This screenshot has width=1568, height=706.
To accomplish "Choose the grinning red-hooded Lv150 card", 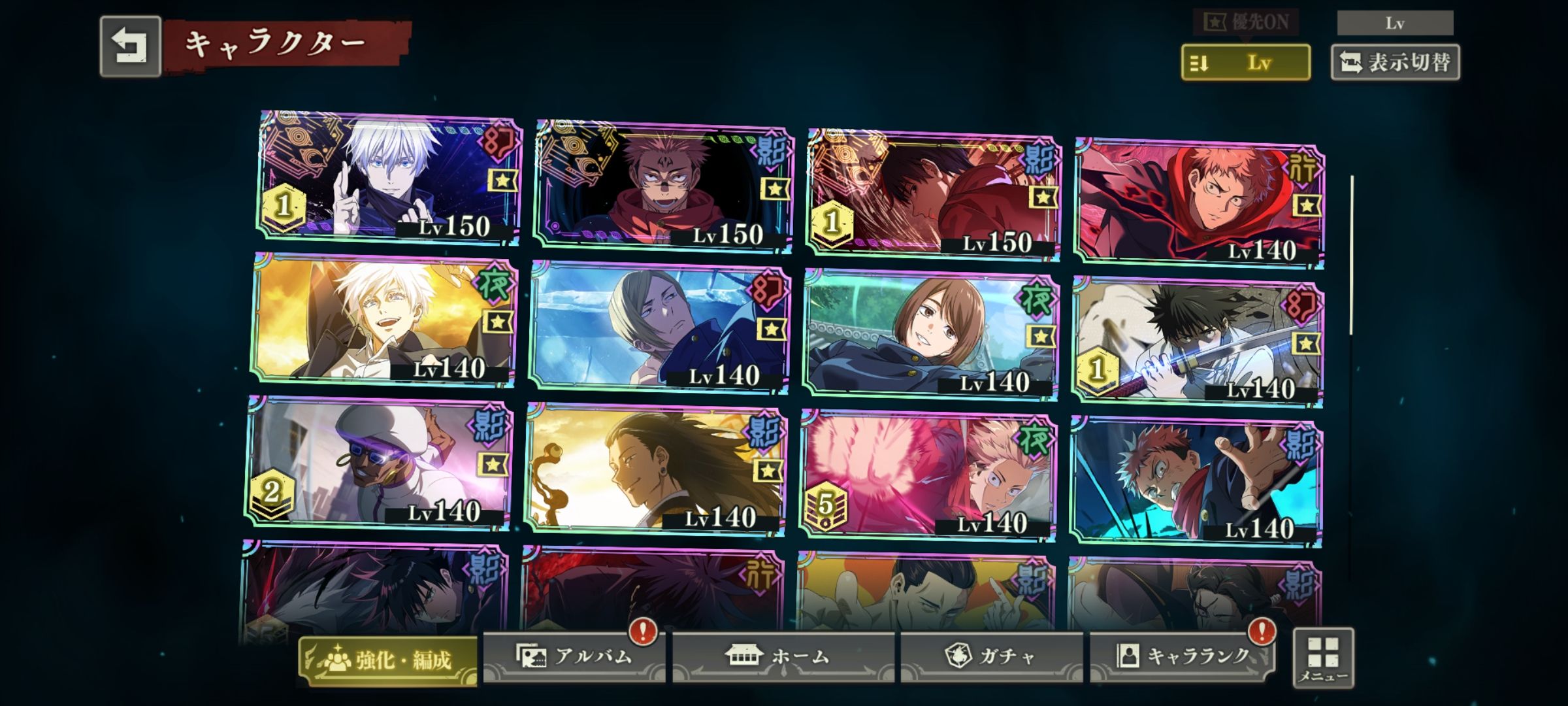I will pos(663,186).
